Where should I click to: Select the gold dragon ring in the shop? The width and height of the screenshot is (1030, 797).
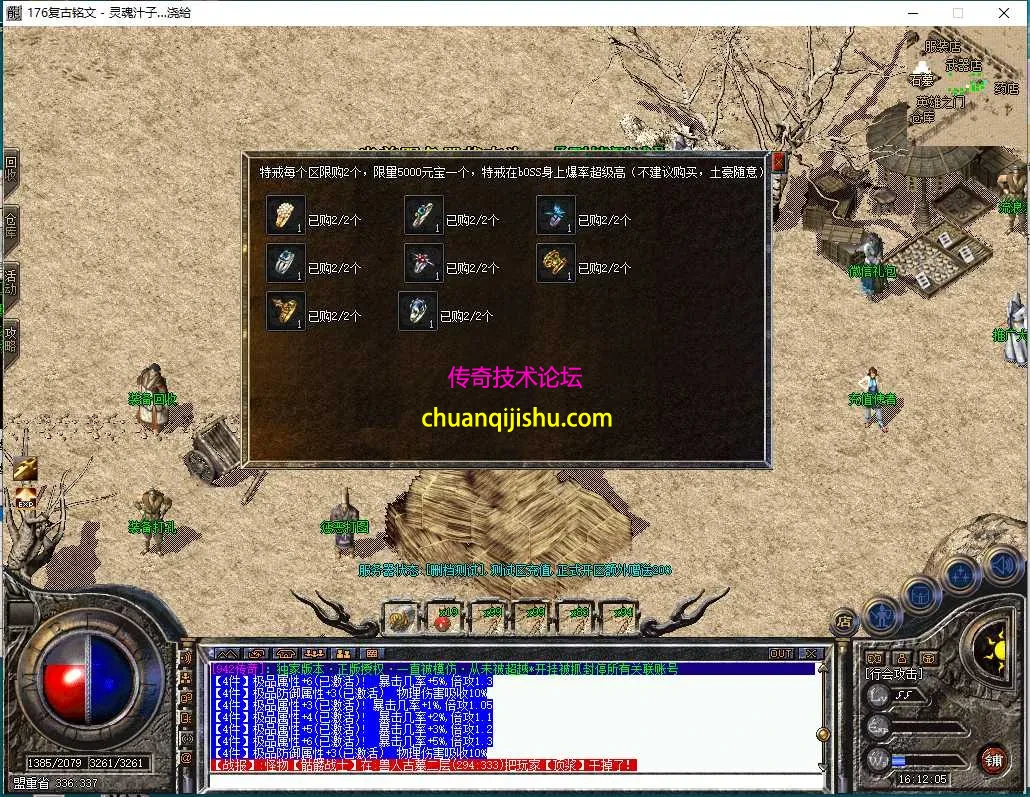pyautogui.click(x=286, y=311)
